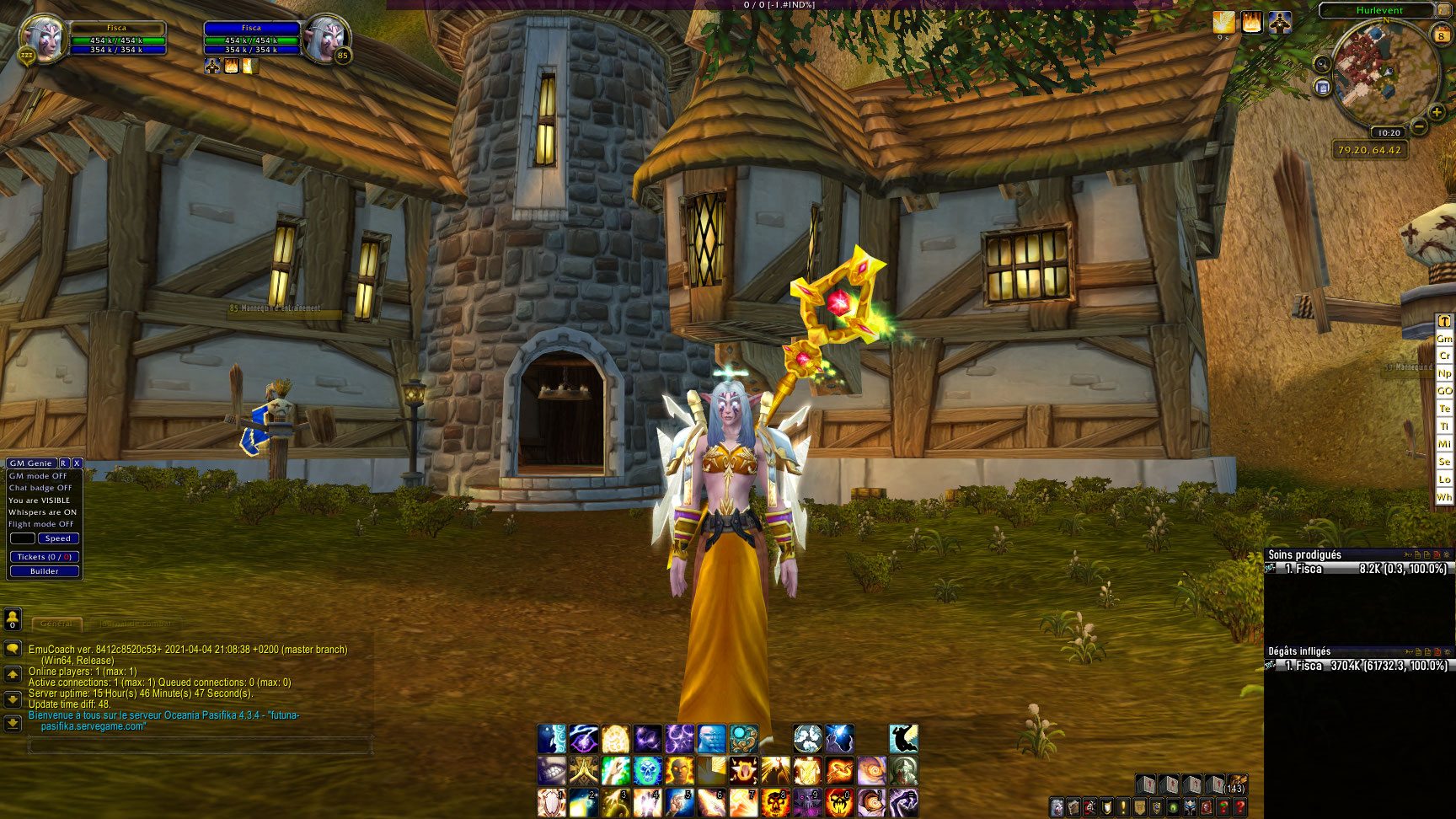
Task: Toggle Flight mode in GM Genie
Action: (x=41, y=524)
